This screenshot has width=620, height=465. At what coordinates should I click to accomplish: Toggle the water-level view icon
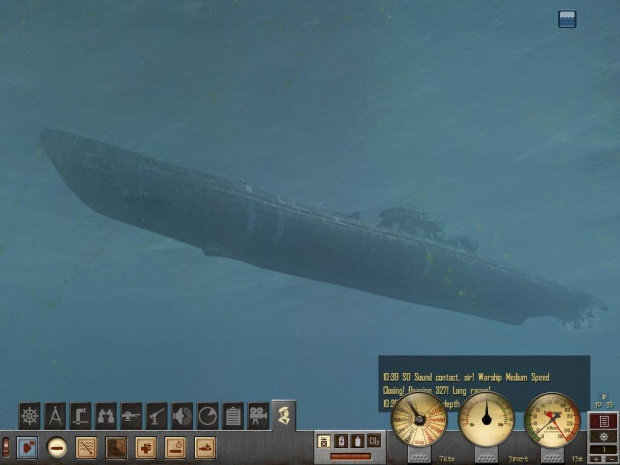567,19
